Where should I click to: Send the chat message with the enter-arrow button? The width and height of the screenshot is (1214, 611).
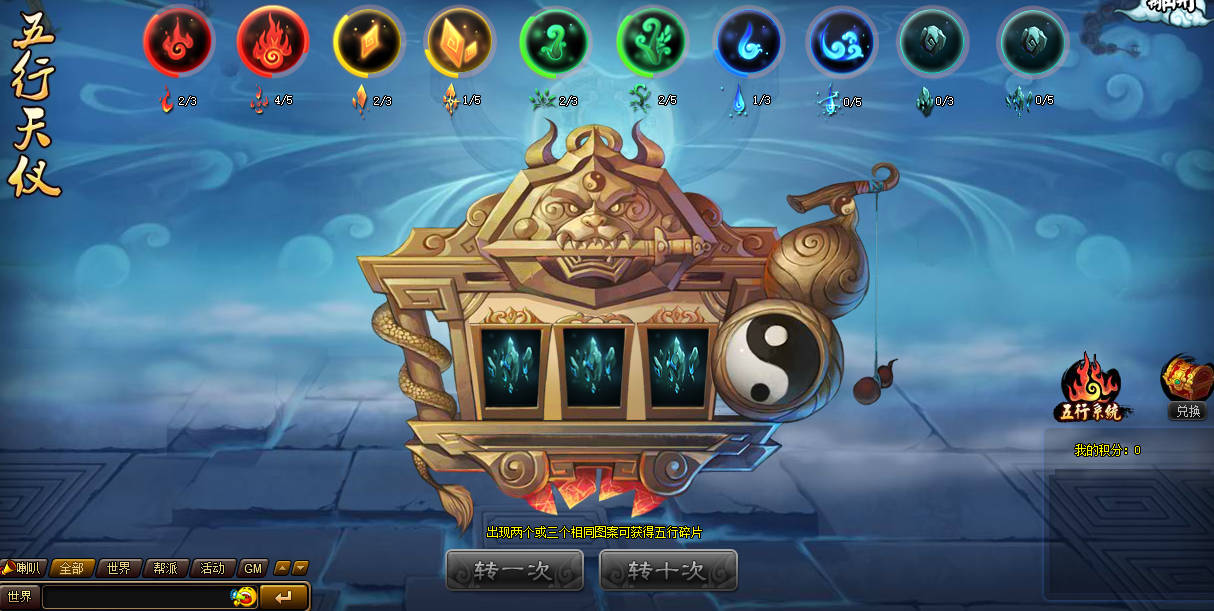(284, 598)
